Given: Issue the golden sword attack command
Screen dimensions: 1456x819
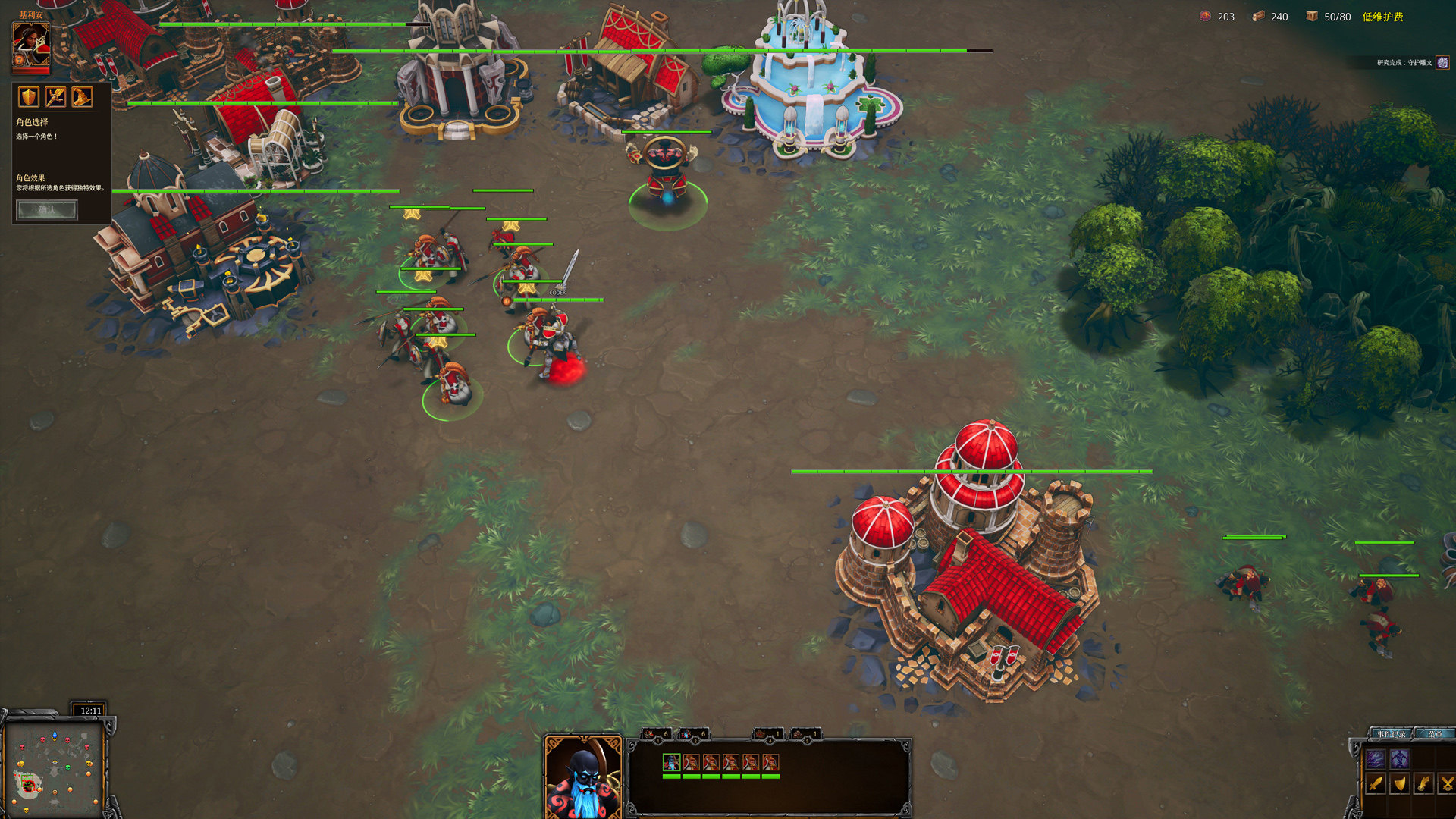Looking at the screenshot, I should pyautogui.click(x=1376, y=783).
